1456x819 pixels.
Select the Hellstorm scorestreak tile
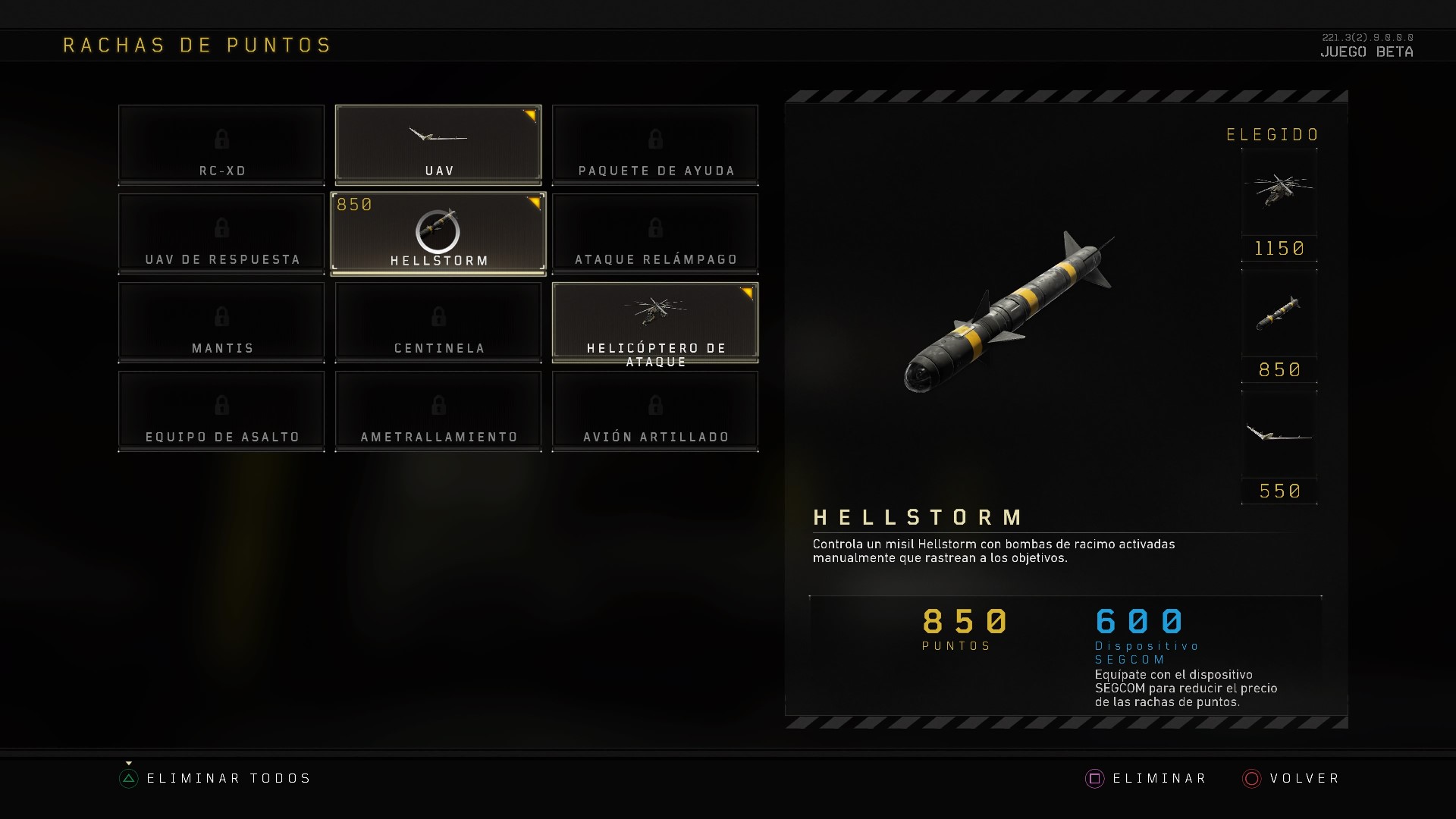438,233
